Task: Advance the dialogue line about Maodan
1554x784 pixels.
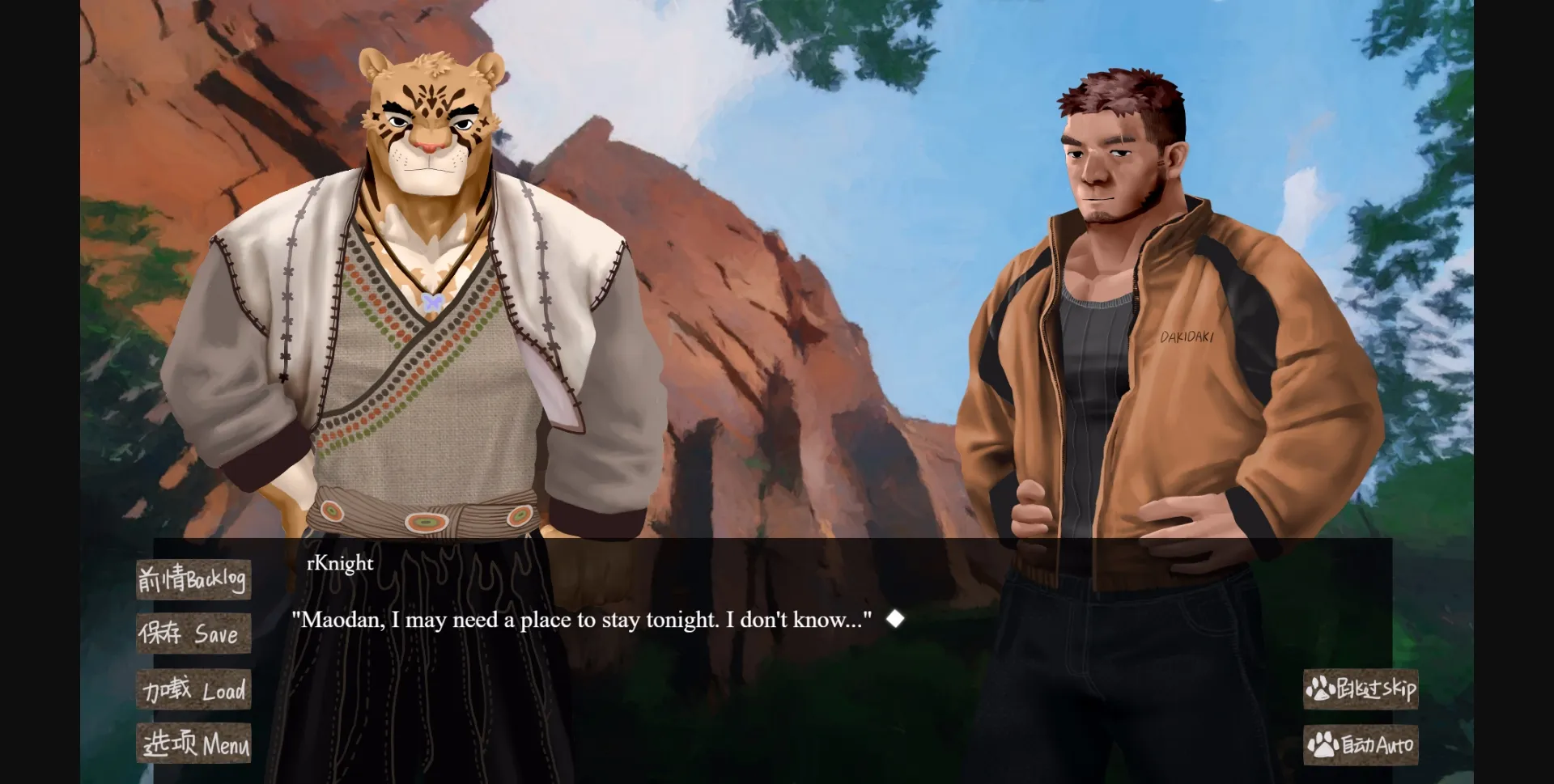Action: point(583,620)
